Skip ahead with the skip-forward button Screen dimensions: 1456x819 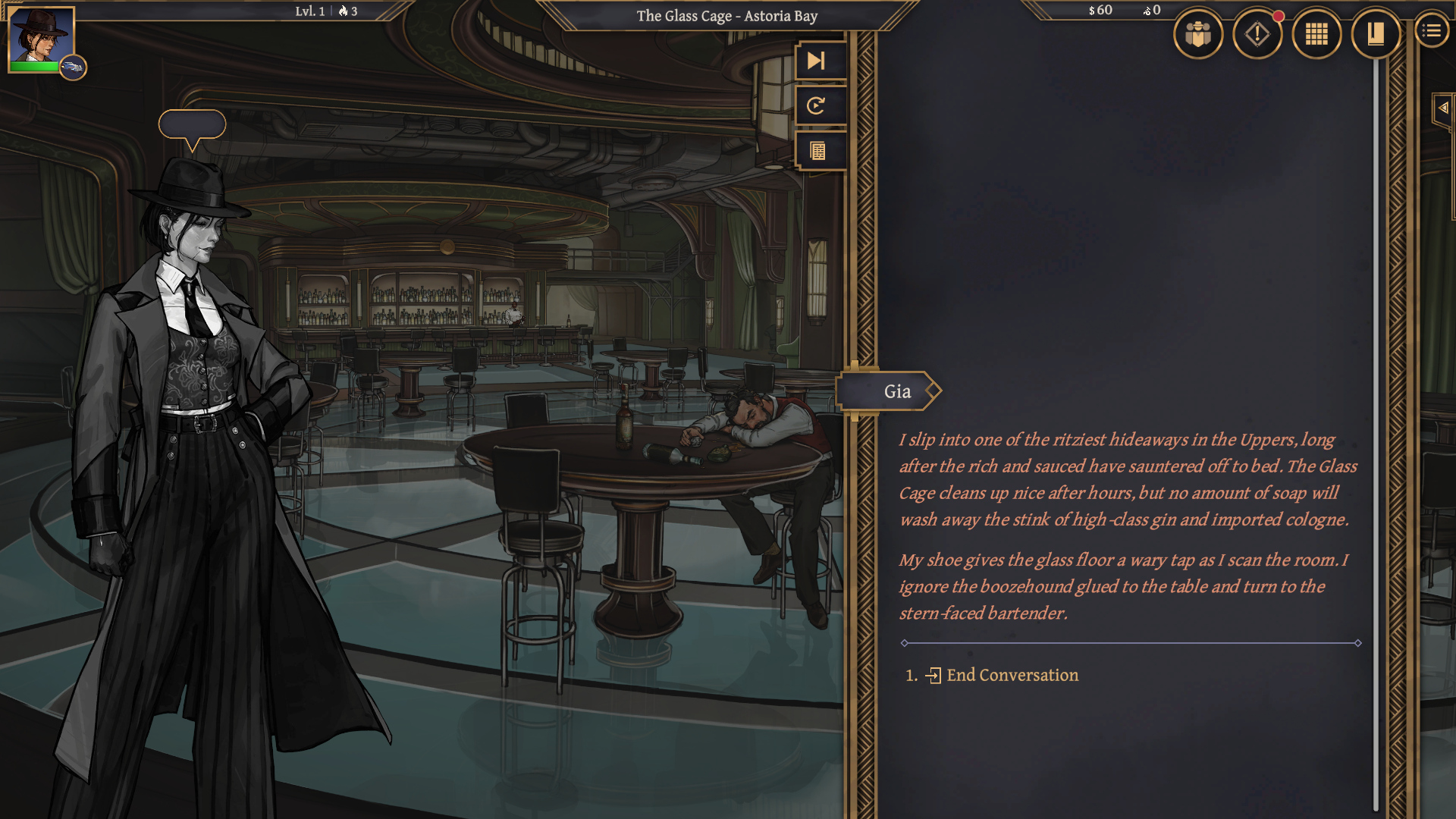click(817, 61)
